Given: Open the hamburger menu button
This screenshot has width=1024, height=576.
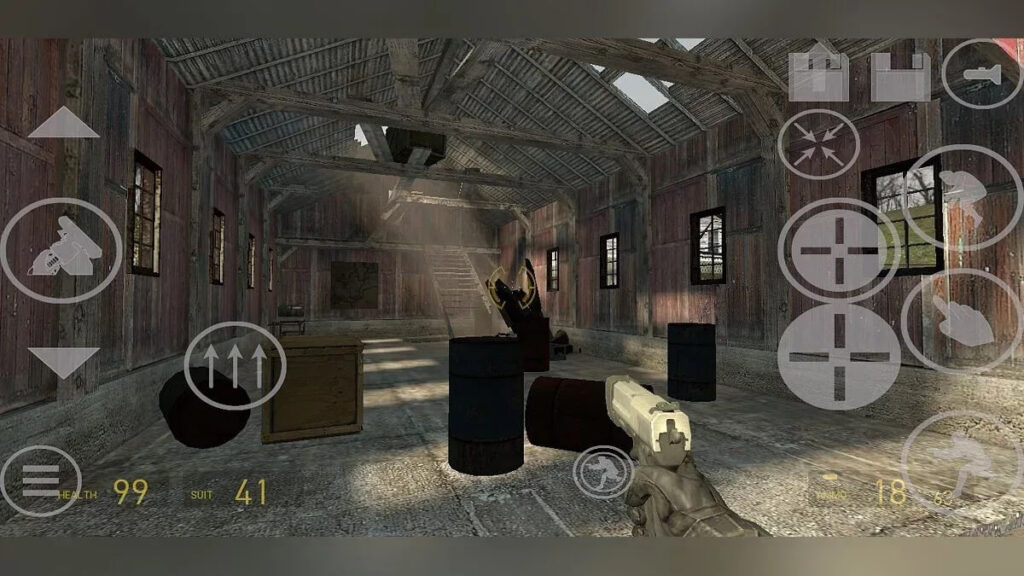Looking at the screenshot, I should (41, 481).
